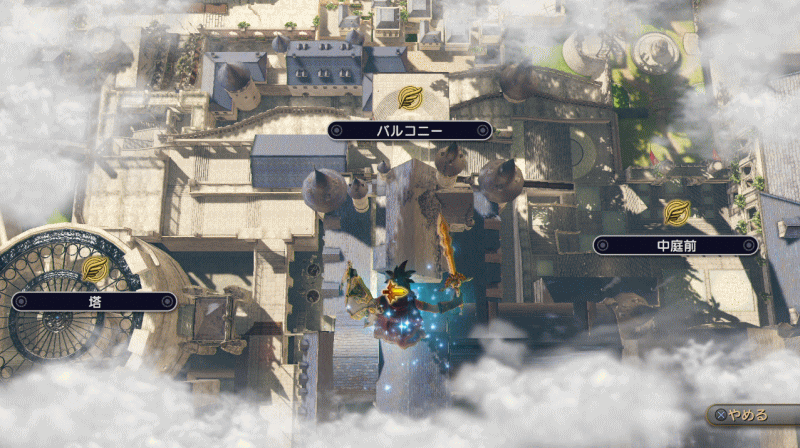Select the 塔 destination label
The image size is (800, 448).
pos(94,300)
